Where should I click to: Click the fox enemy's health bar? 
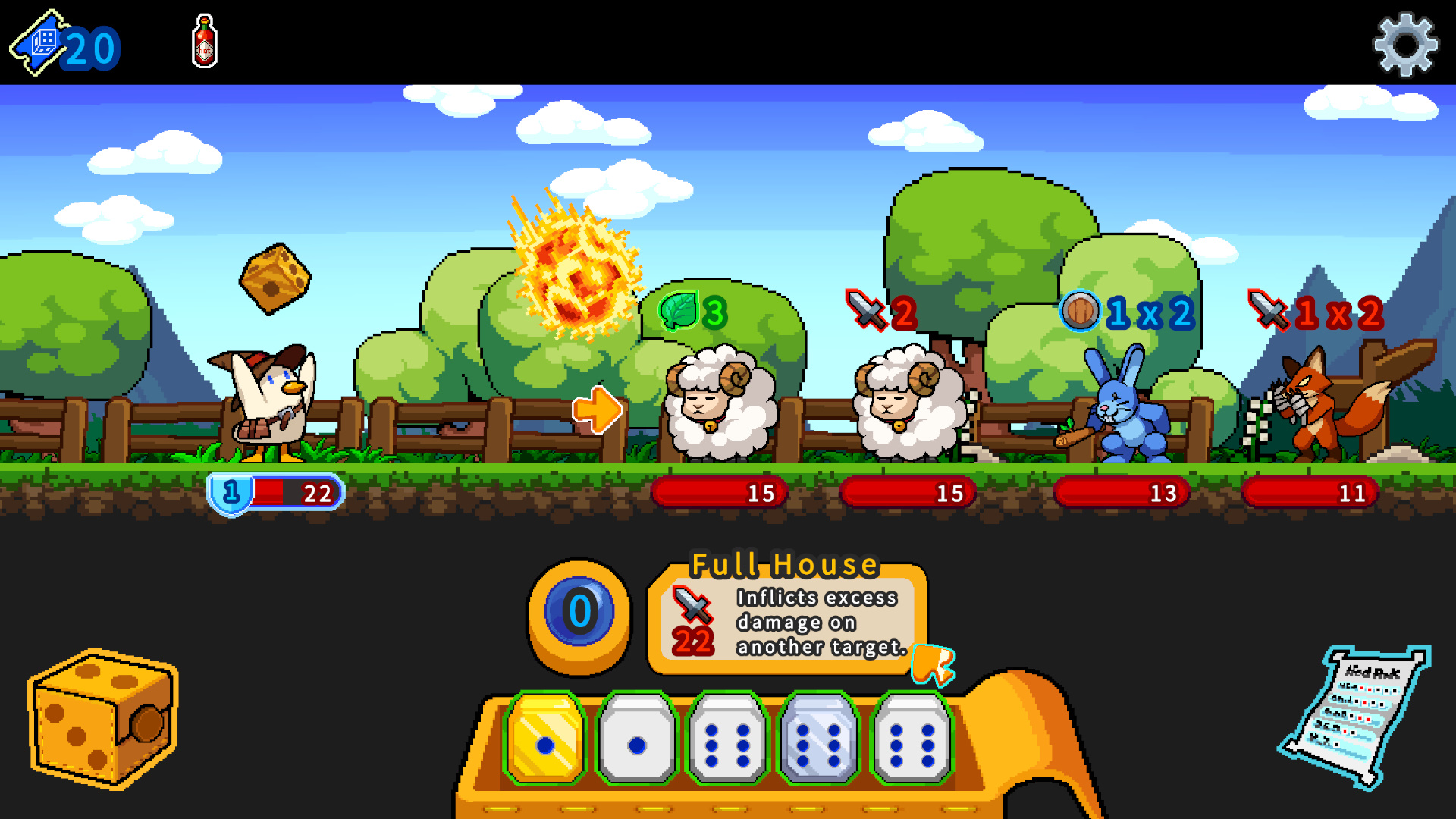1308,493
